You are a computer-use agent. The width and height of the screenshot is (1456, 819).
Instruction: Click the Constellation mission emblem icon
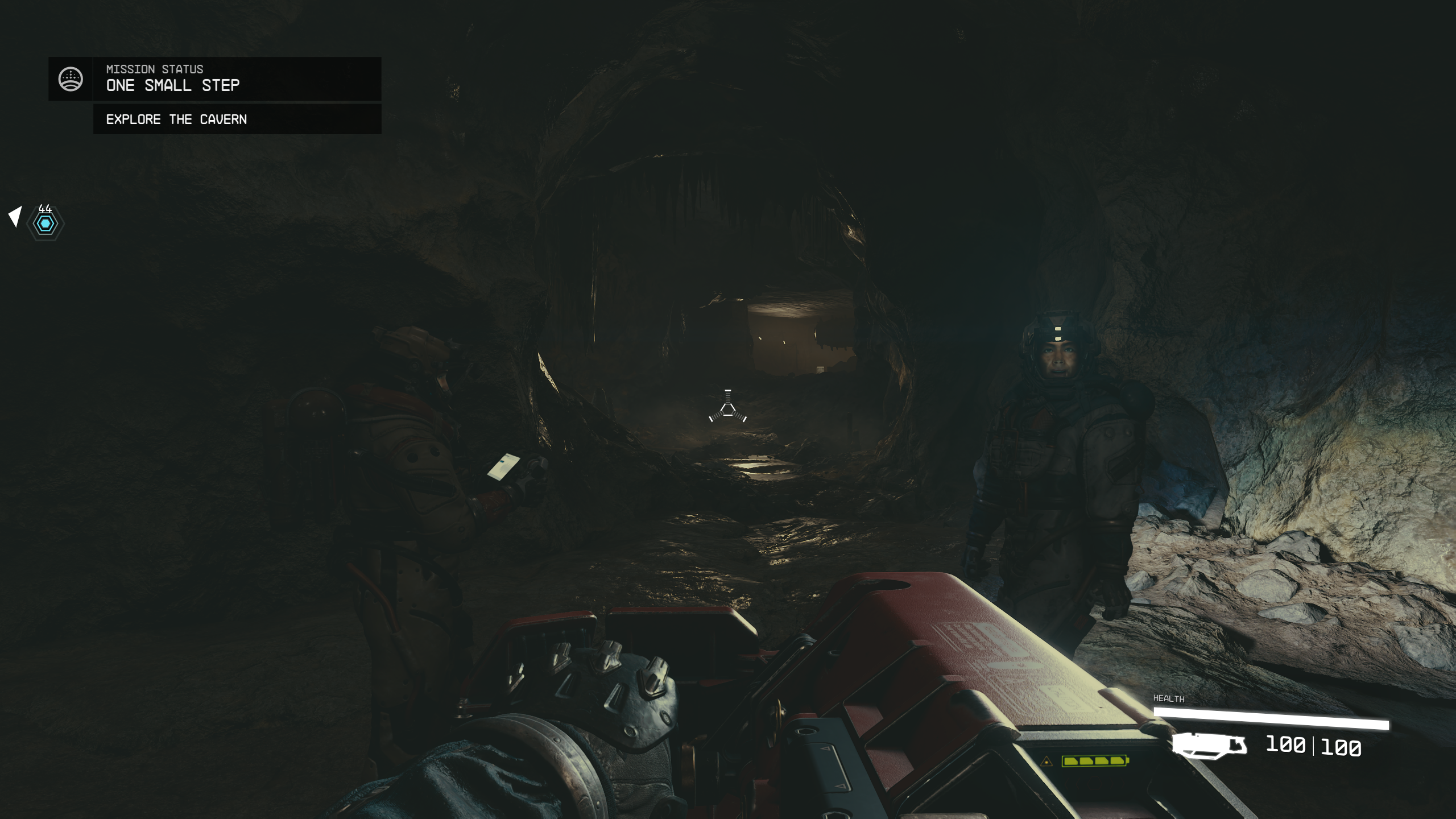coord(71,79)
